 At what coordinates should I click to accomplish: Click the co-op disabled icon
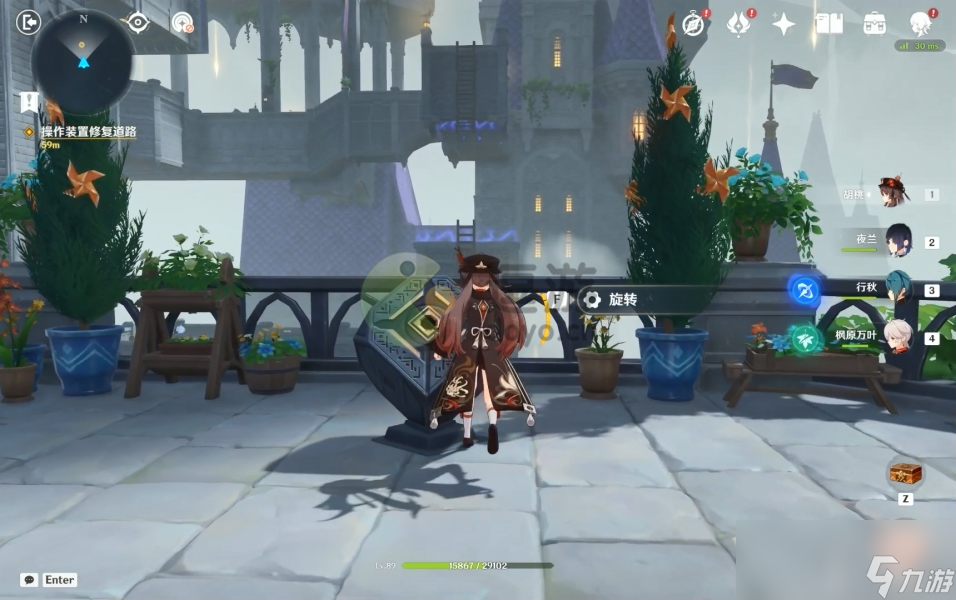(182, 22)
